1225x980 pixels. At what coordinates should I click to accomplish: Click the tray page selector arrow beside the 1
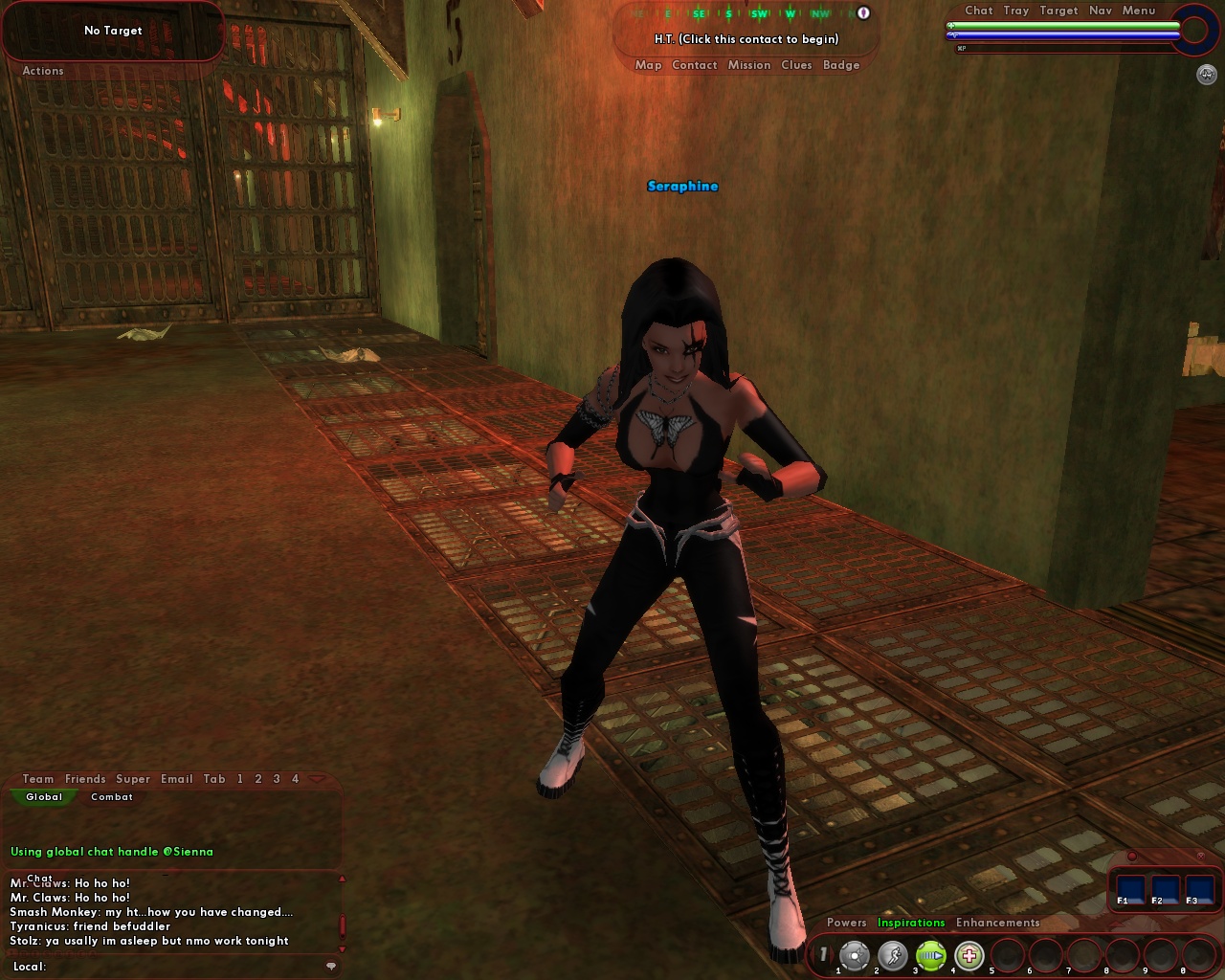pyautogui.click(x=832, y=953)
